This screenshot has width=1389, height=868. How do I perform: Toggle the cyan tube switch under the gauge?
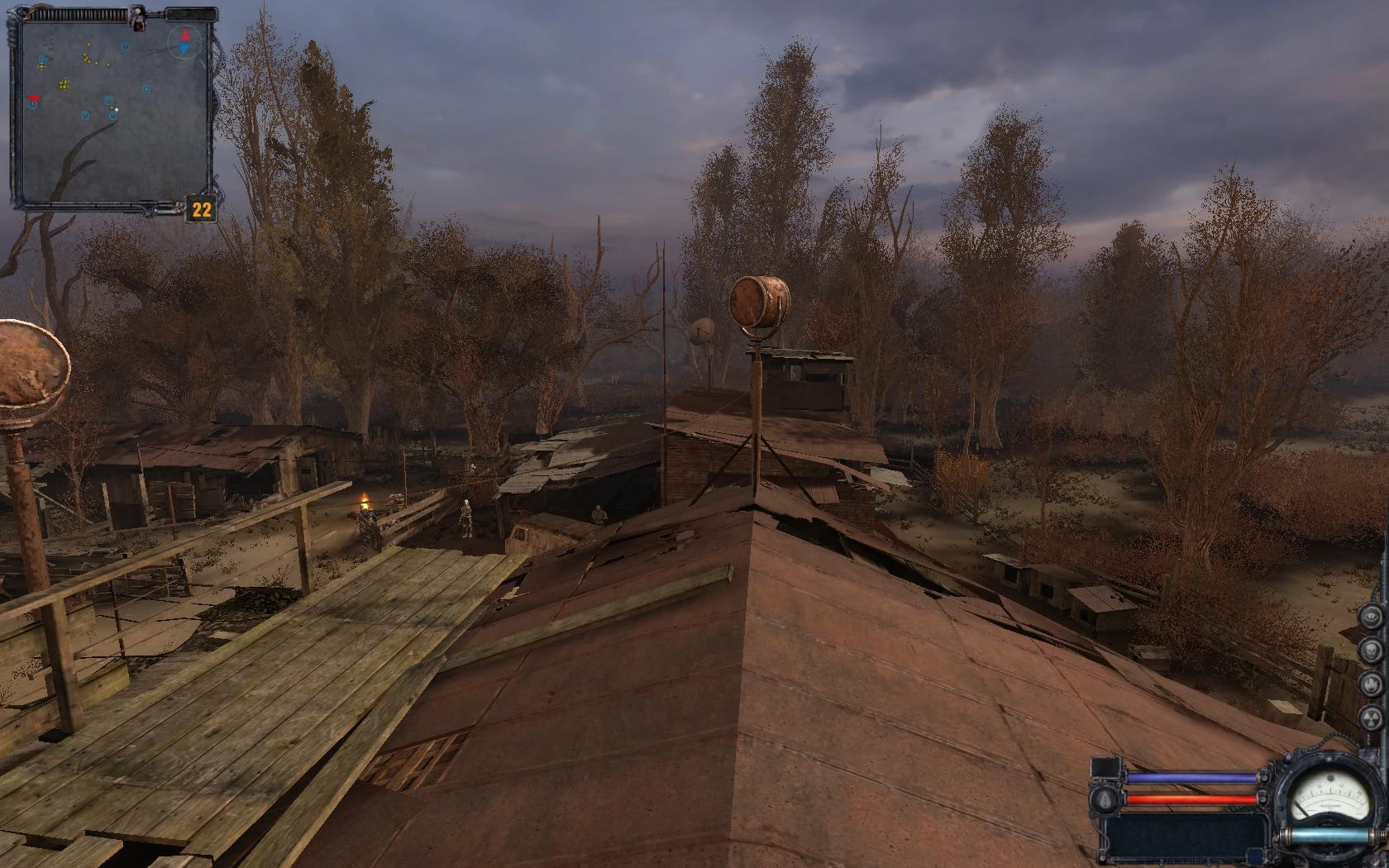coord(1329,836)
